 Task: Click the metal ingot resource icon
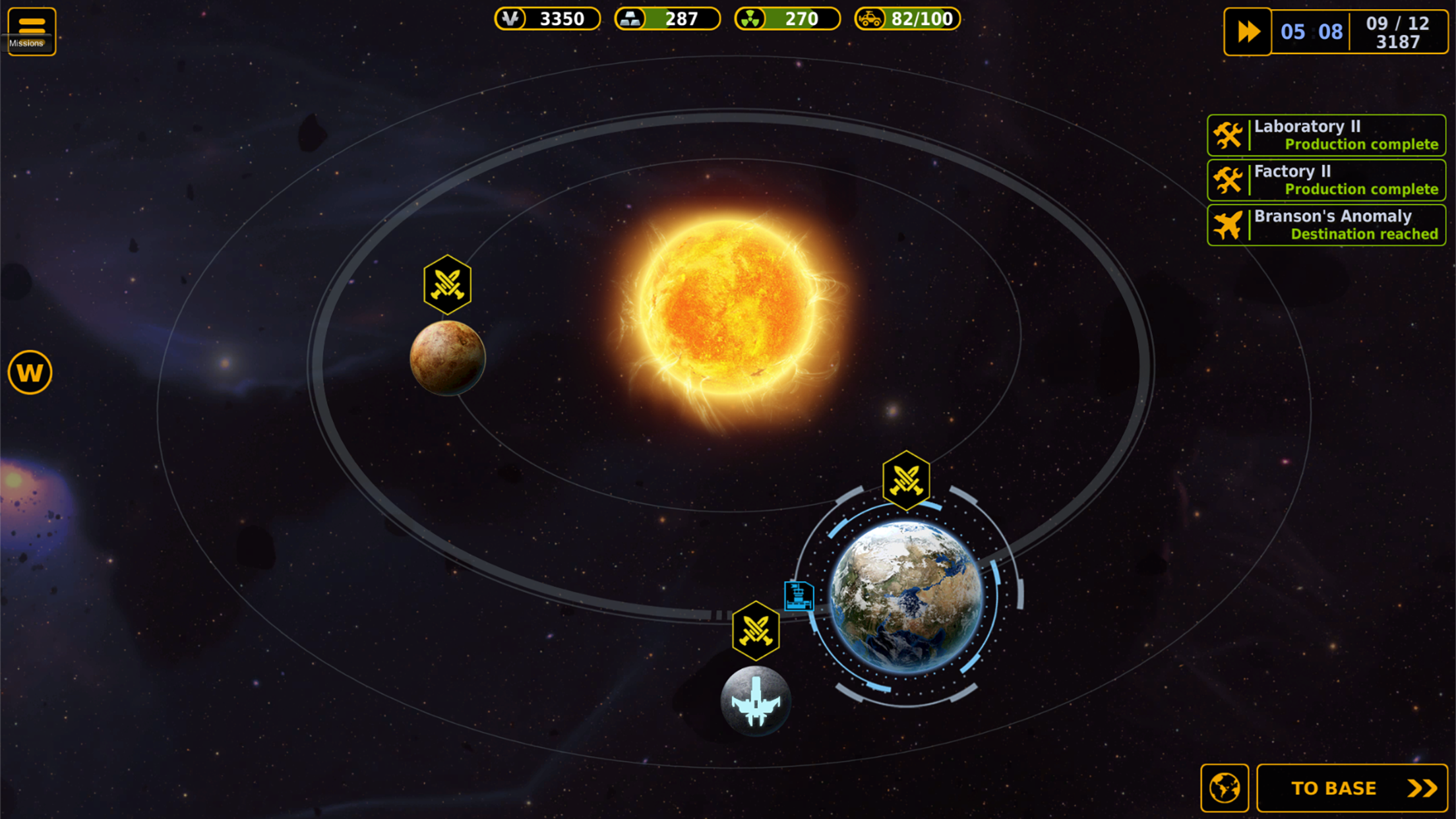click(631, 19)
